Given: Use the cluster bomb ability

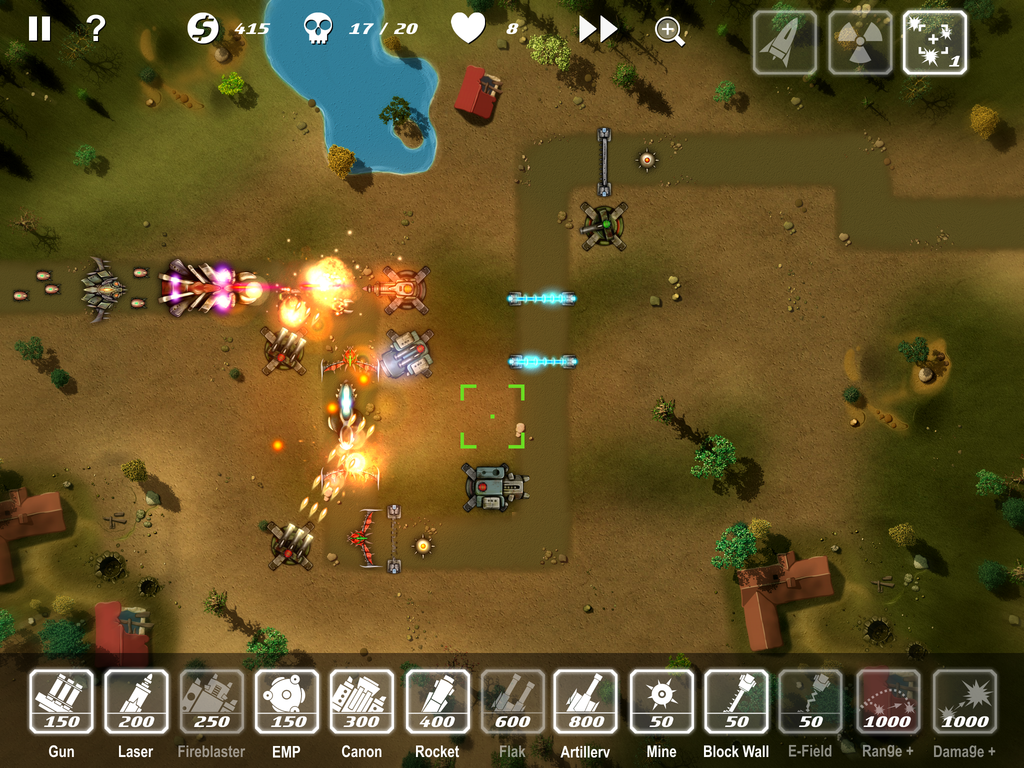Looking at the screenshot, I should coord(935,43).
